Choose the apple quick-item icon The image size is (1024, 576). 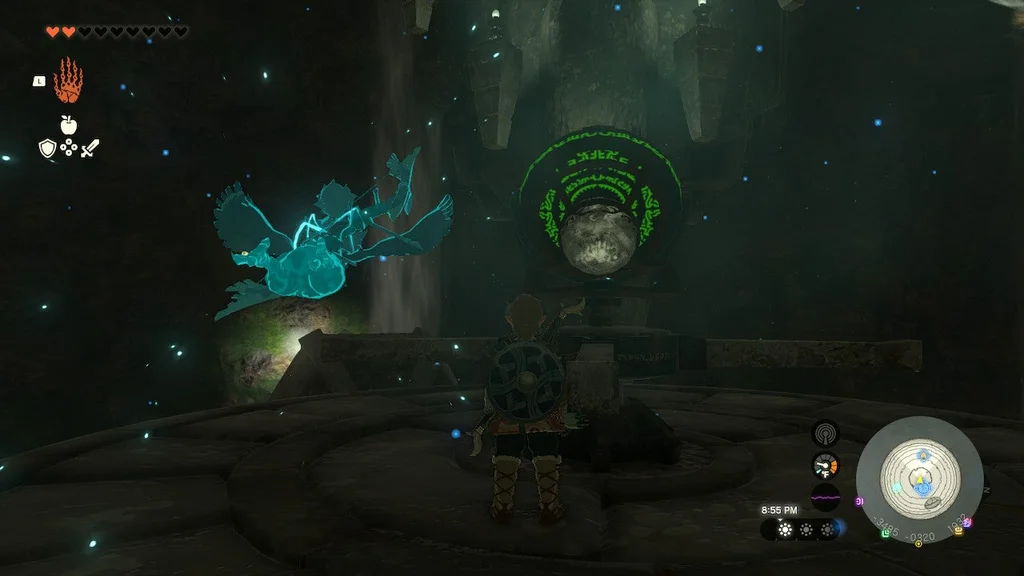click(68, 125)
